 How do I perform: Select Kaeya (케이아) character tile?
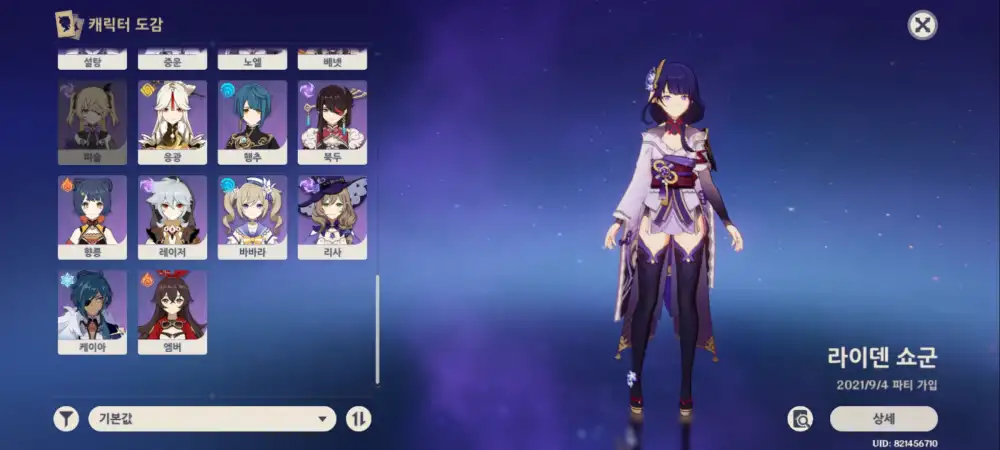click(92, 311)
